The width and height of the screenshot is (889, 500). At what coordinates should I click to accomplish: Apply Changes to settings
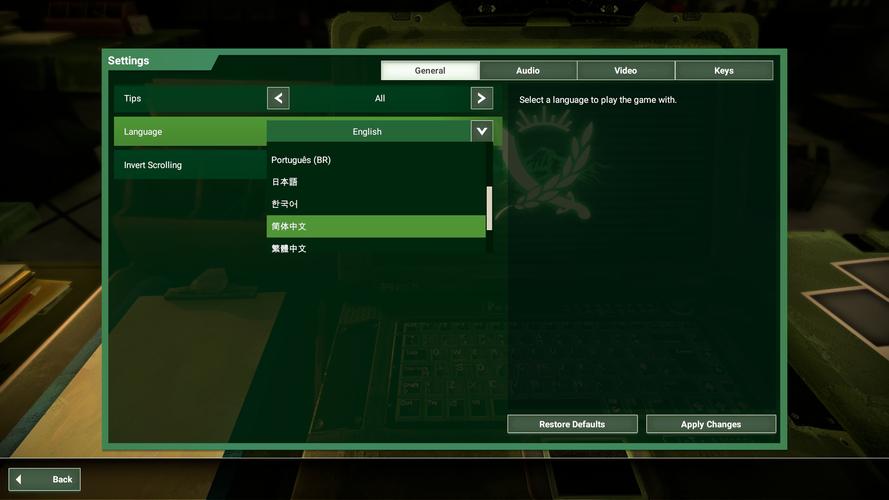tap(711, 424)
